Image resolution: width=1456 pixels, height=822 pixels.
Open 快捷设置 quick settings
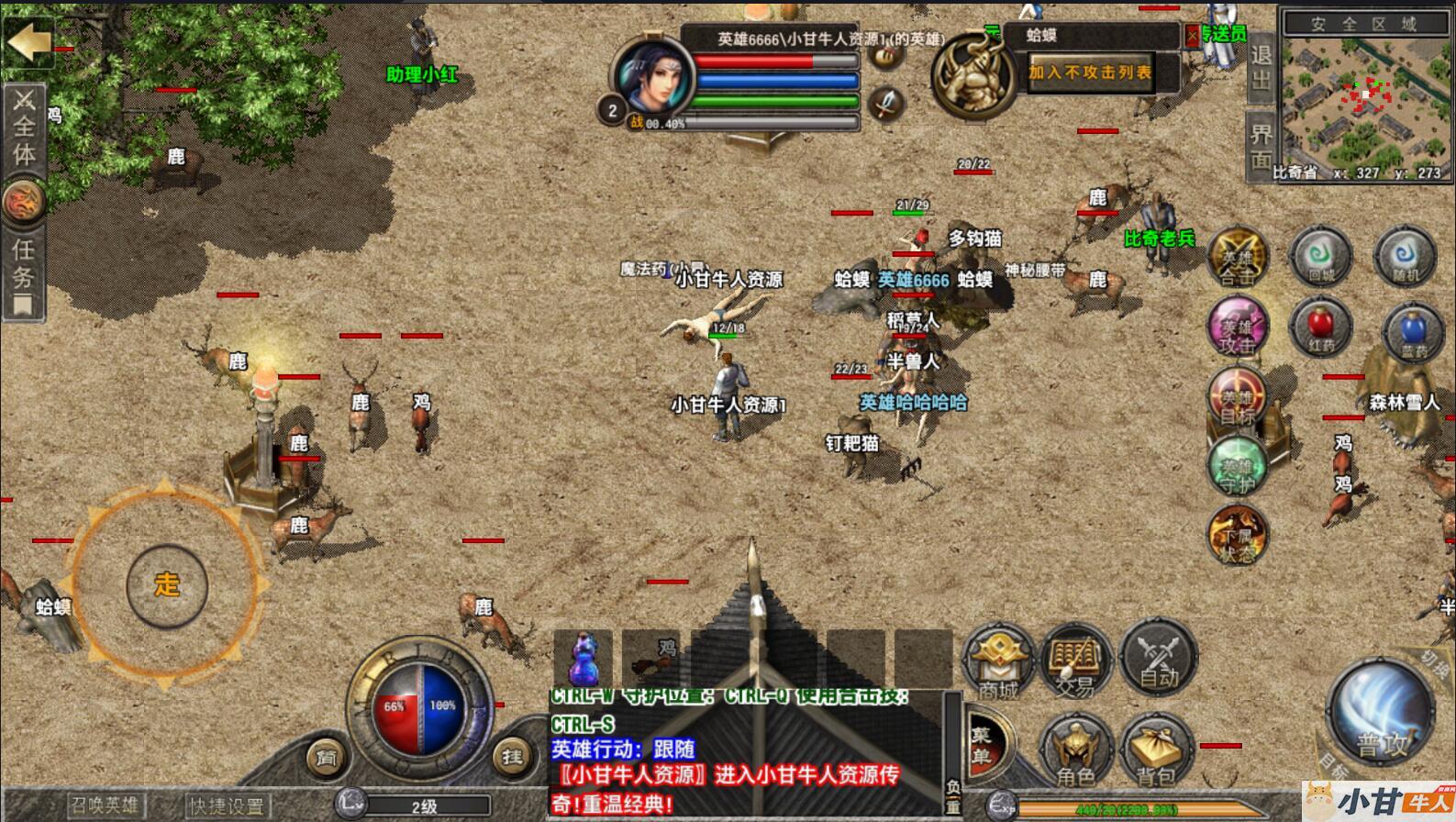pyautogui.click(x=226, y=806)
